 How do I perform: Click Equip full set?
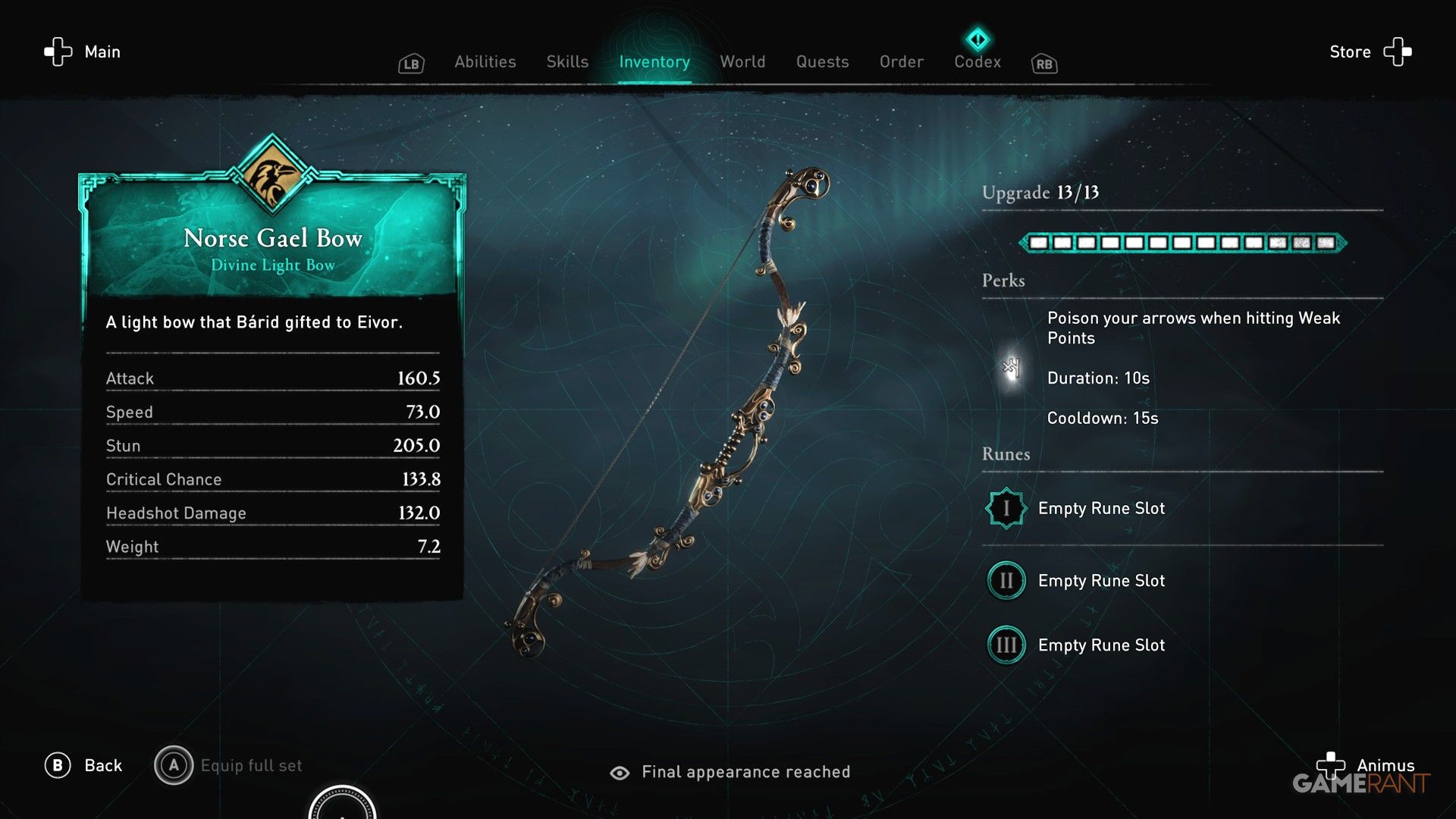pyautogui.click(x=251, y=765)
